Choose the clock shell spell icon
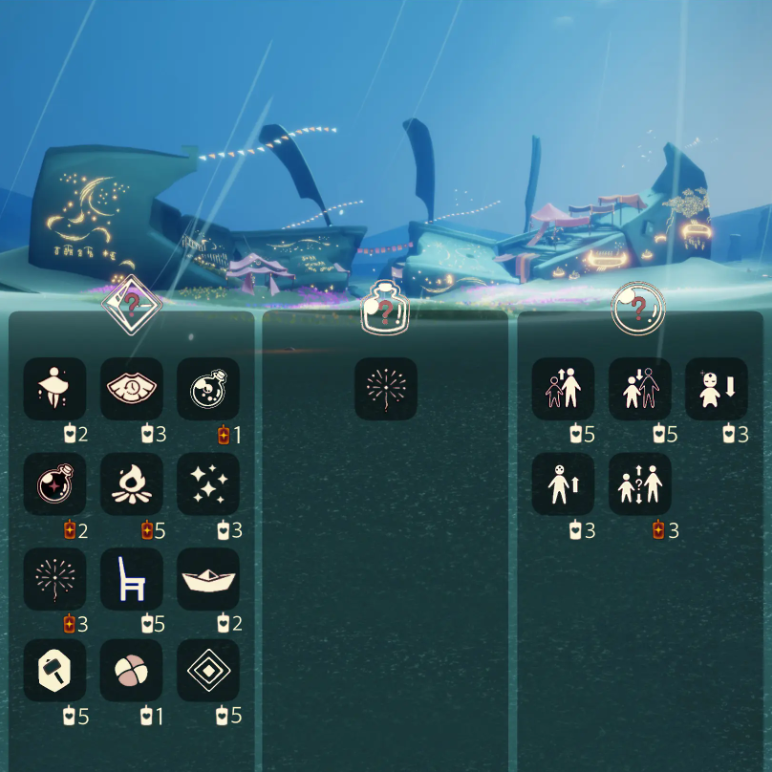Image resolution: width=772 pixels, height=772 pixels. tap(132, 389)
